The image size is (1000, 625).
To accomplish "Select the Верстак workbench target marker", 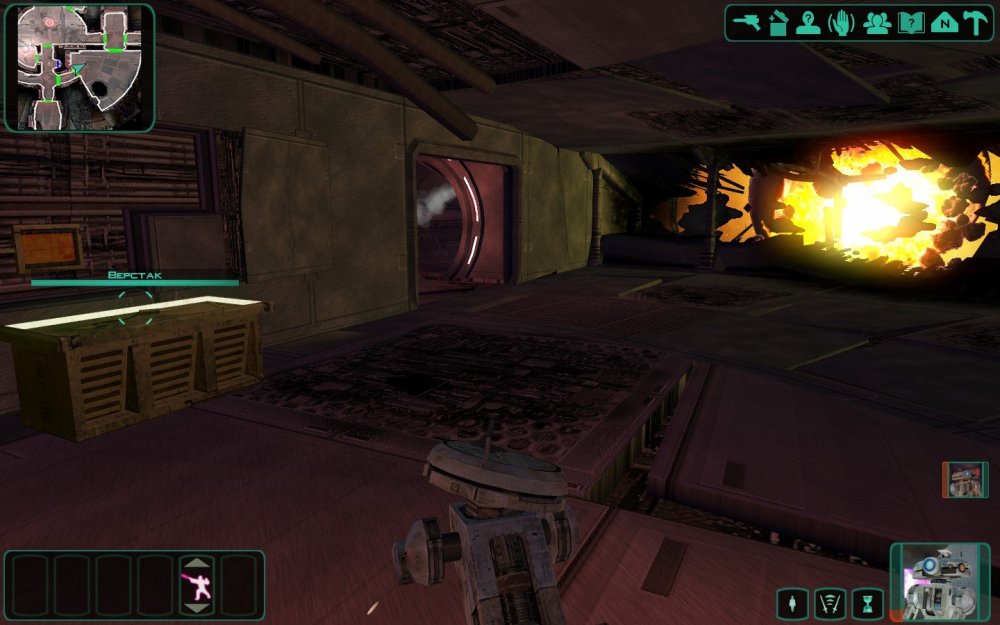I will click(134, 306).
